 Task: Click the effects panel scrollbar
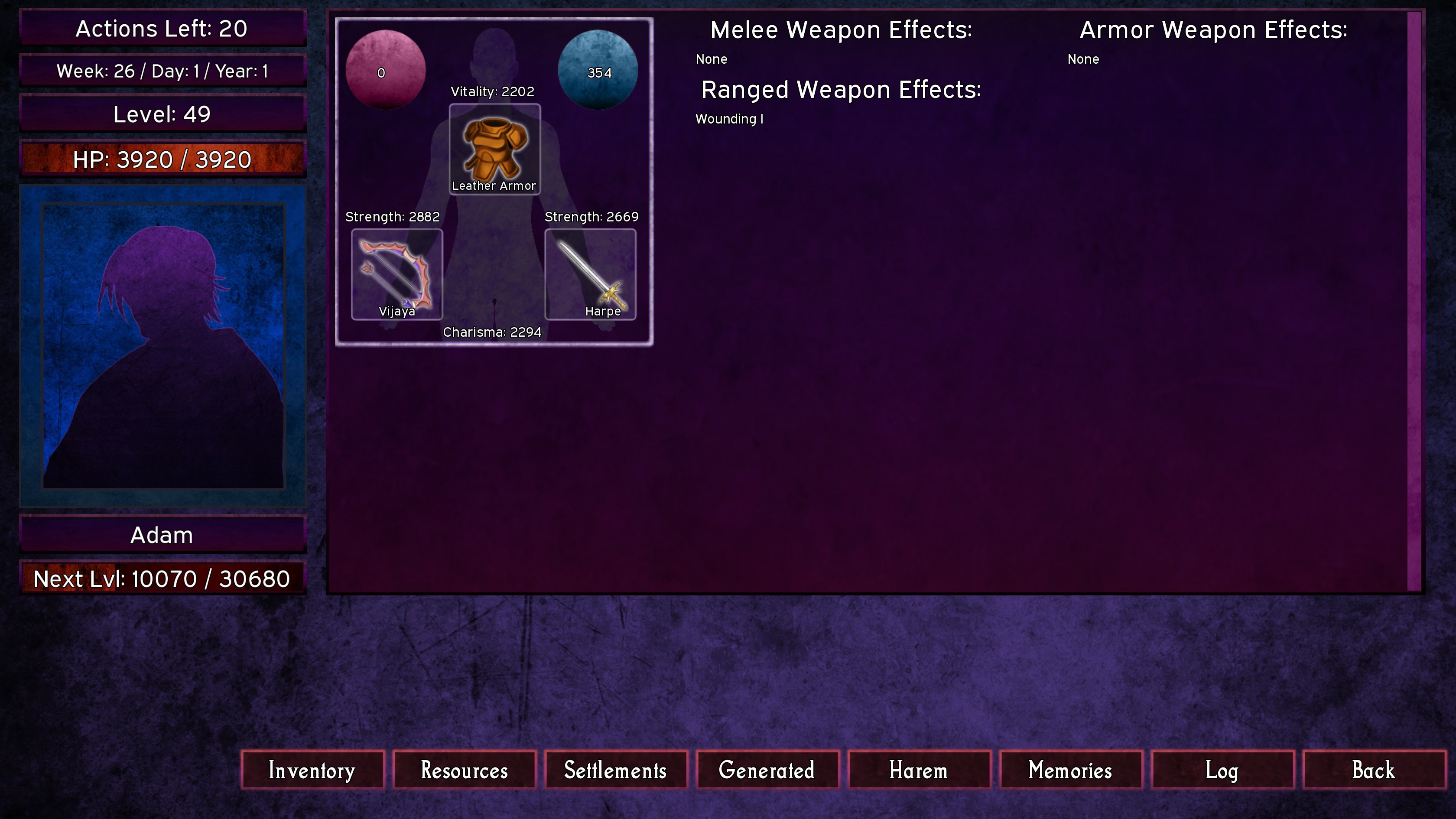coord(1414,301)
